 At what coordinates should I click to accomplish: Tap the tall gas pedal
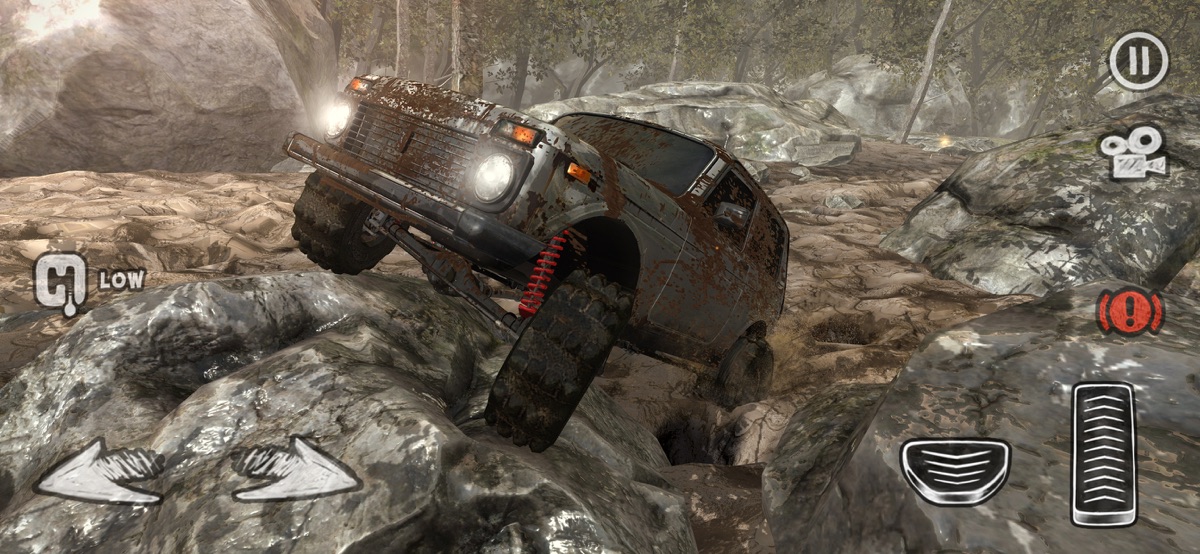pos(1104,453)
